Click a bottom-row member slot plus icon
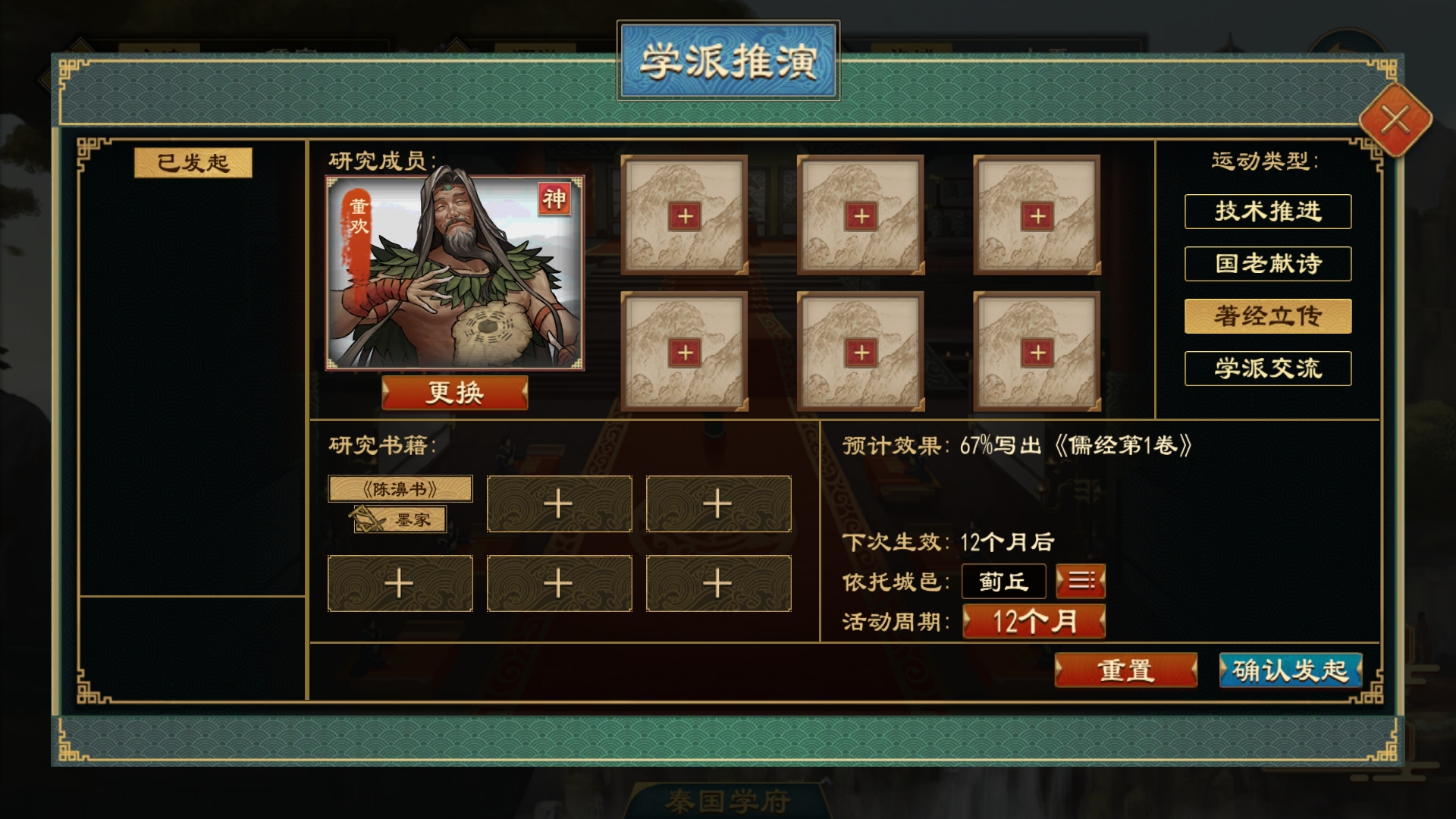This screenshot has width=1456, height=819. pos(685,350)
